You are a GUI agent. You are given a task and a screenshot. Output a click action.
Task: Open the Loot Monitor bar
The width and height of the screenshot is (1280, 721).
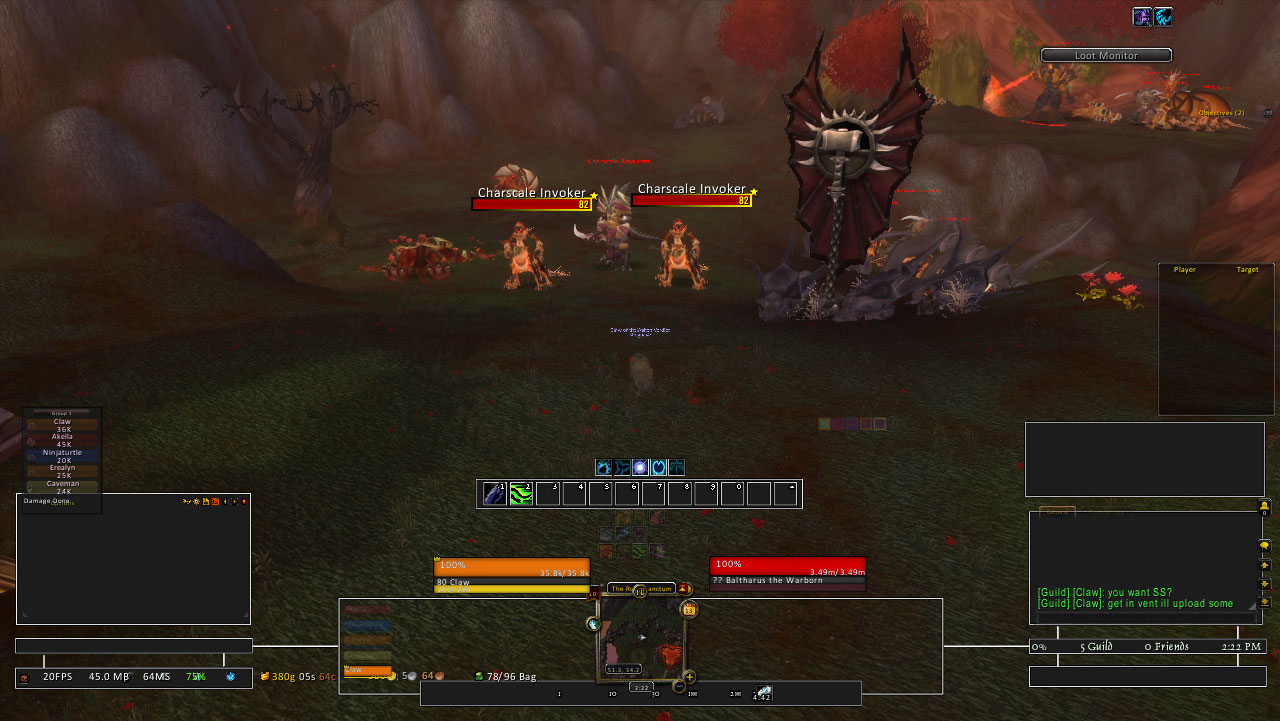1106,56
